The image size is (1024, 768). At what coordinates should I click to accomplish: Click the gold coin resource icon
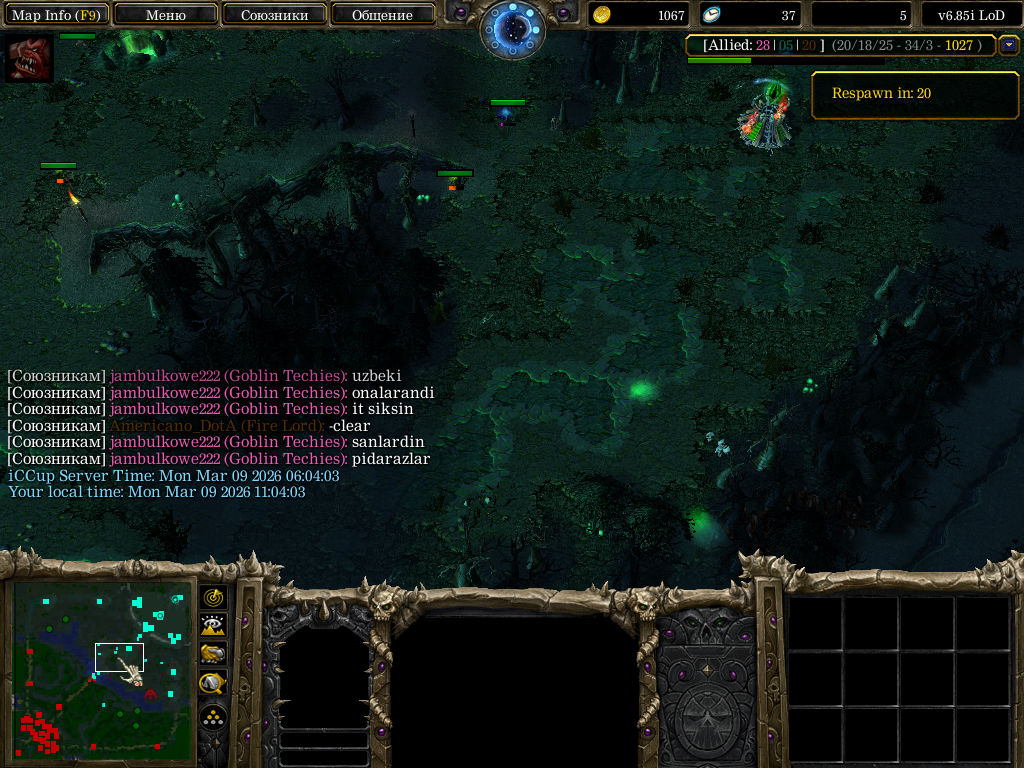602,15
